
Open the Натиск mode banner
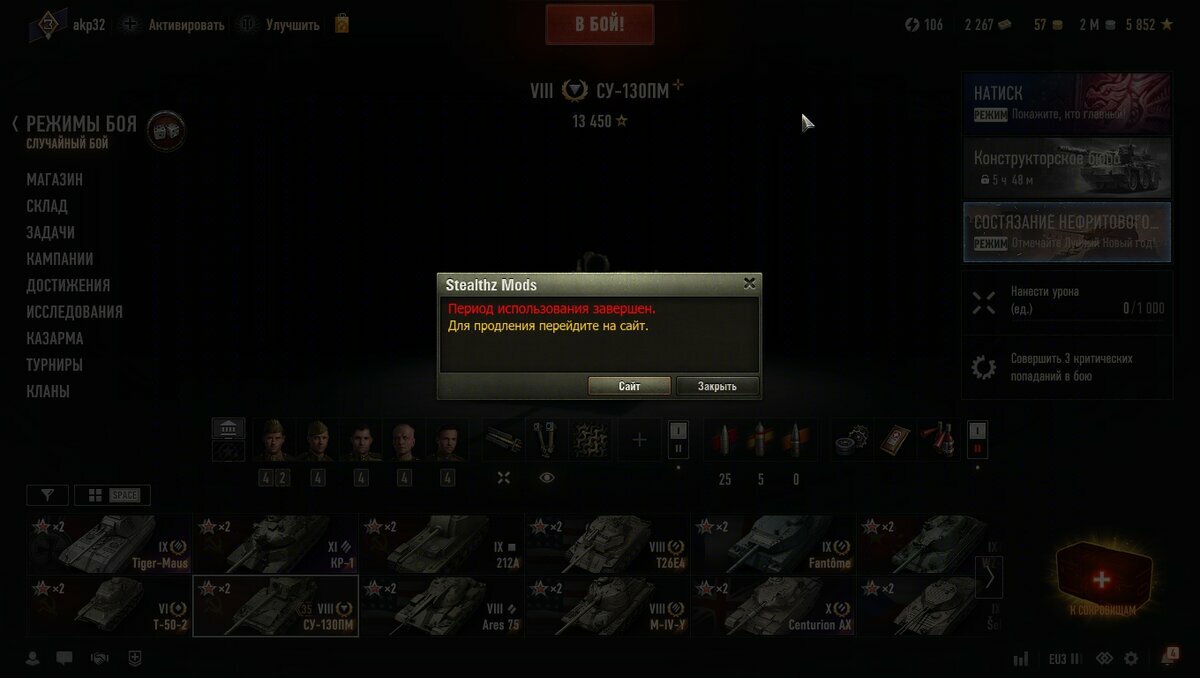[1066, 102]
